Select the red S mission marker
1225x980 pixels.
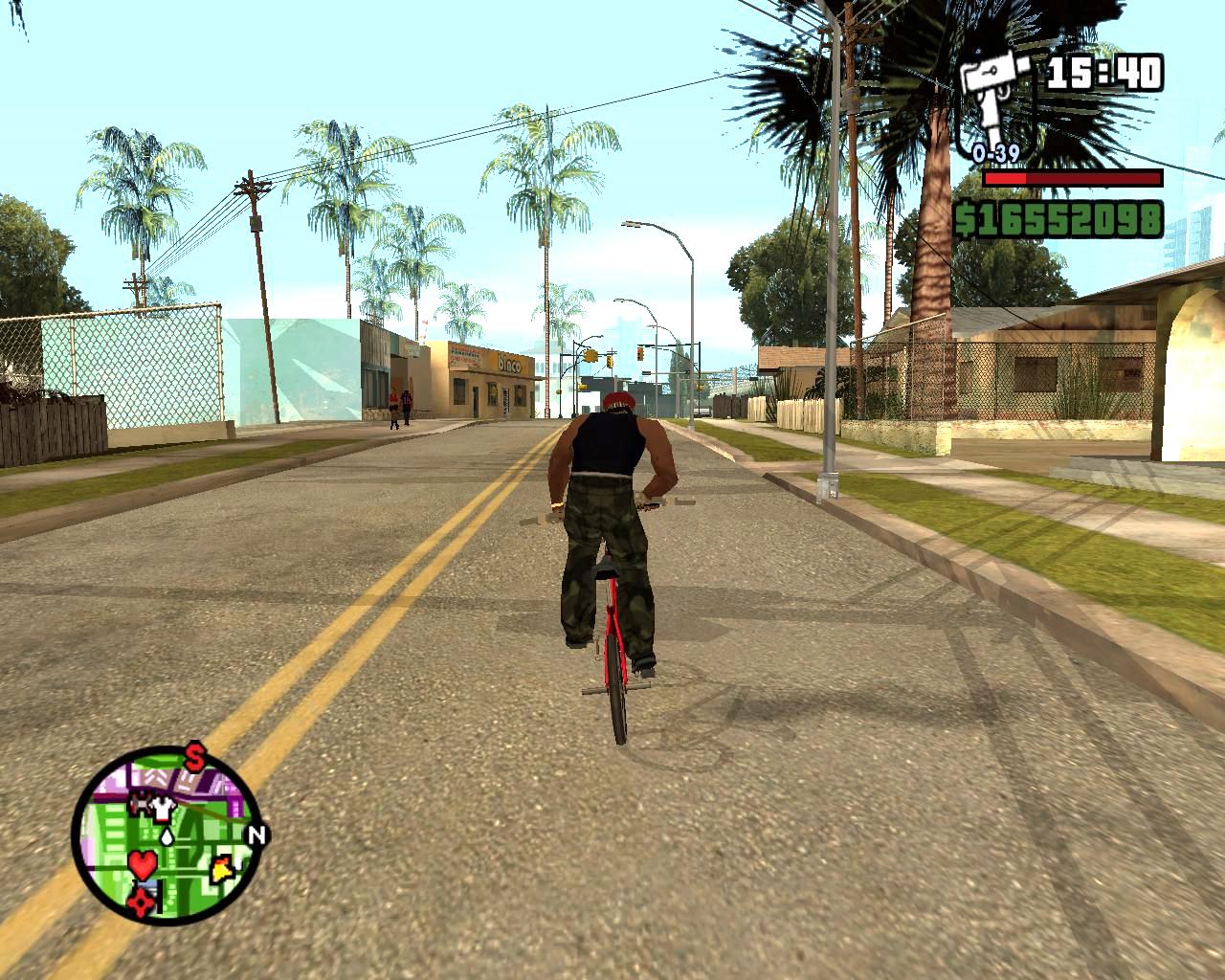(195, 759)
